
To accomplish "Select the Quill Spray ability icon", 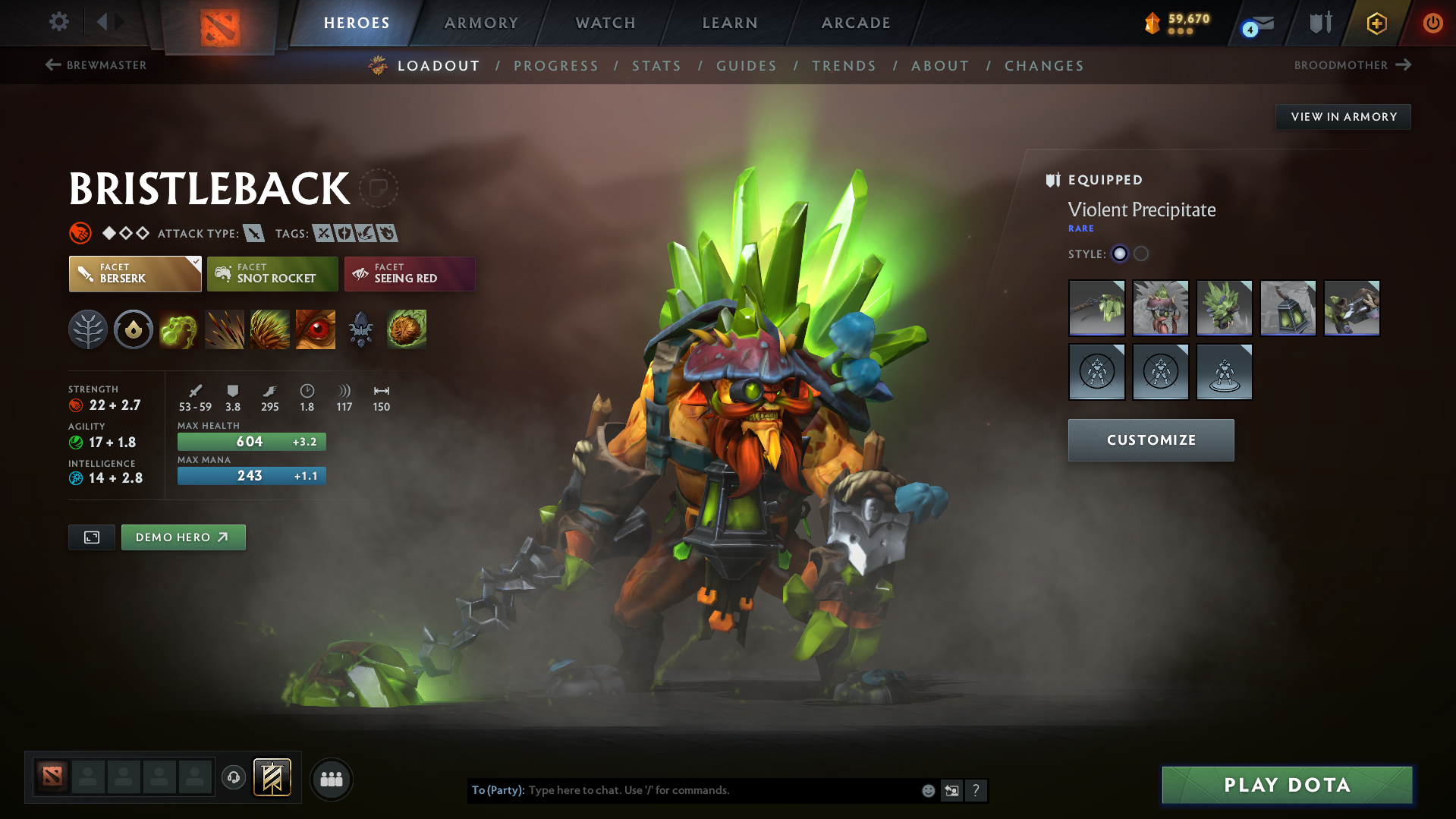I will pyautogui.click(x=225, y=329).
